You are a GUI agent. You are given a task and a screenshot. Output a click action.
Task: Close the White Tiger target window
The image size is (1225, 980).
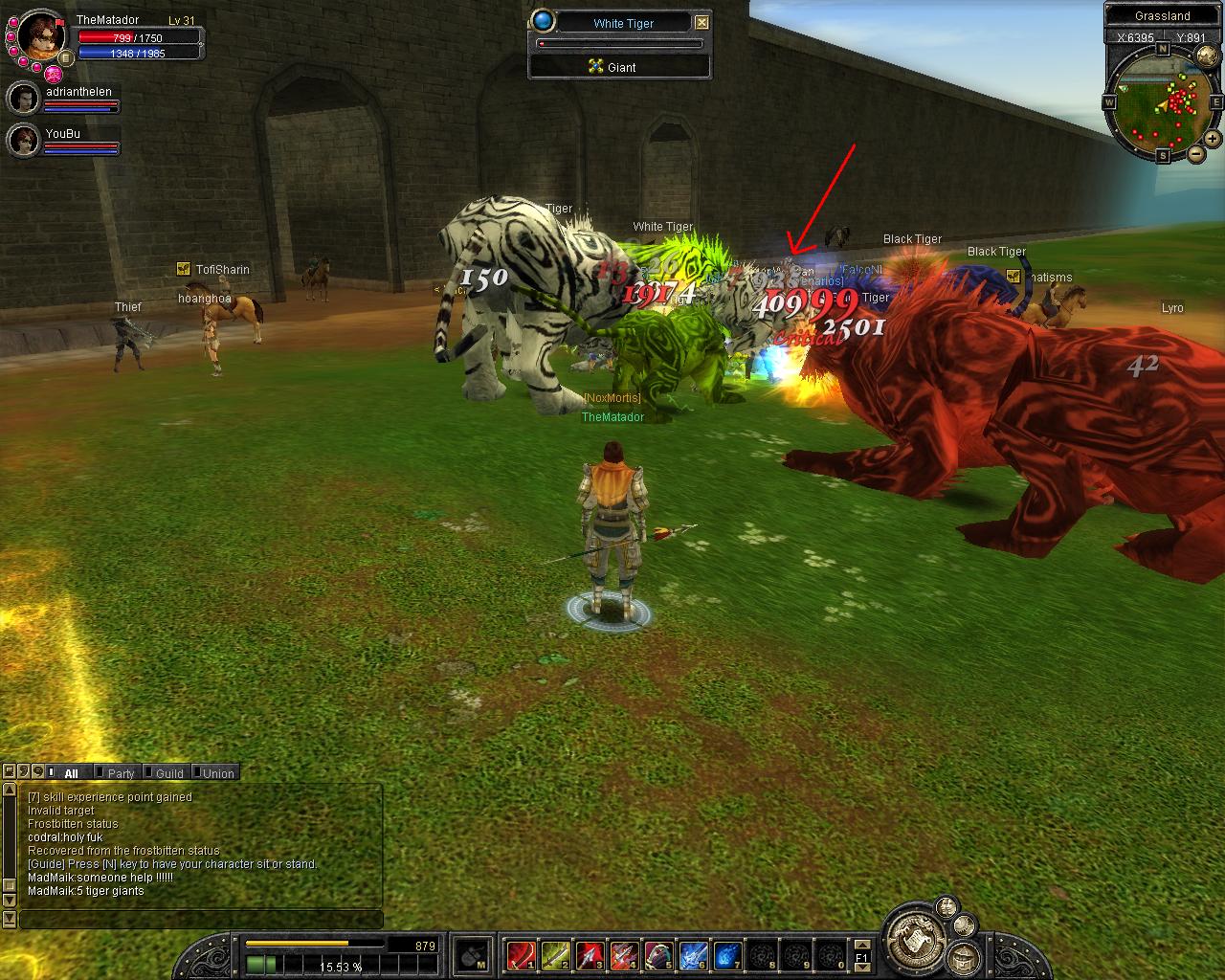click(x=702, y=22)
